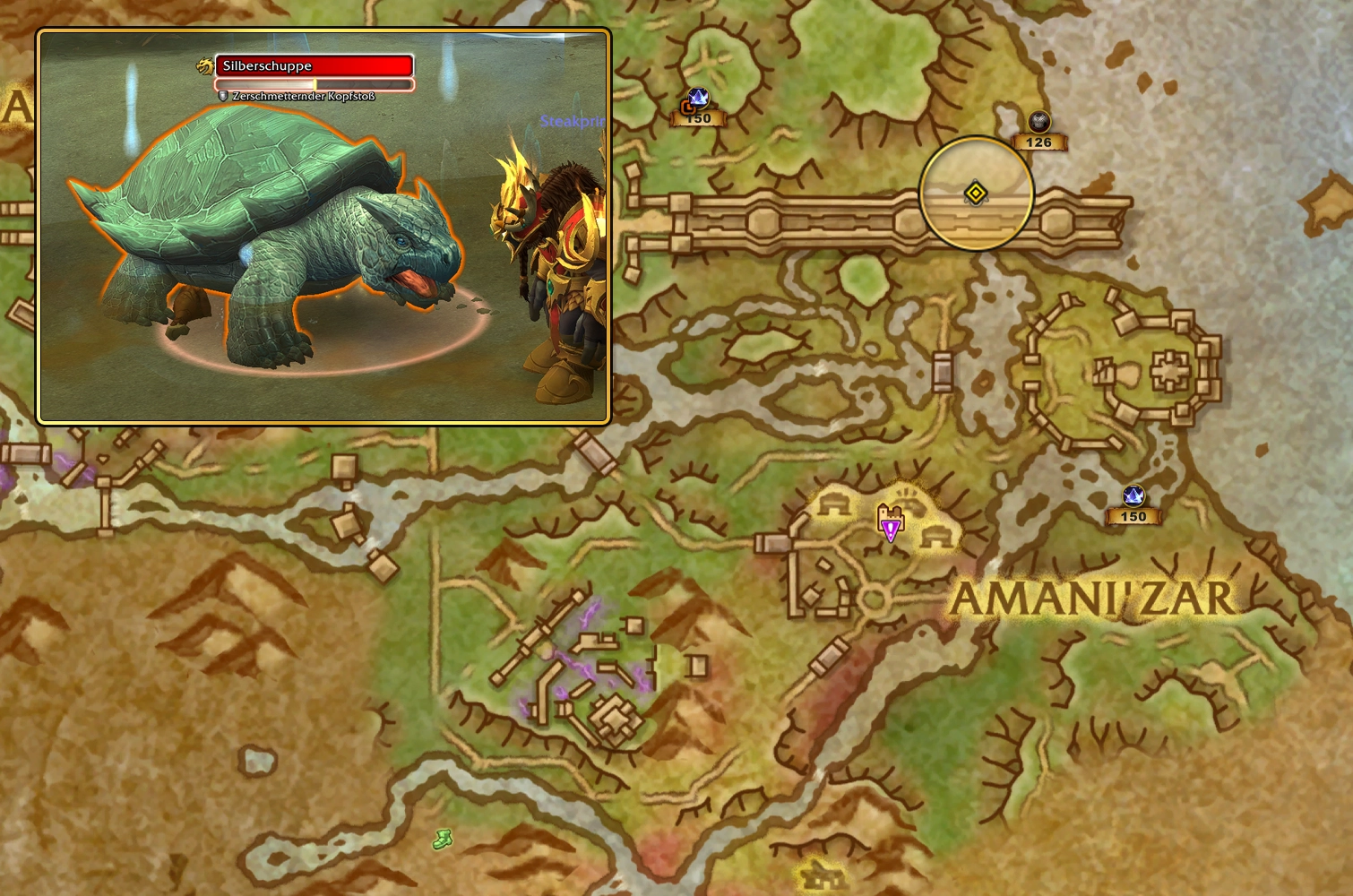Screen dimensions: 1353x896
Task: Click the green boot flight point icon
Action: (442, 839)
